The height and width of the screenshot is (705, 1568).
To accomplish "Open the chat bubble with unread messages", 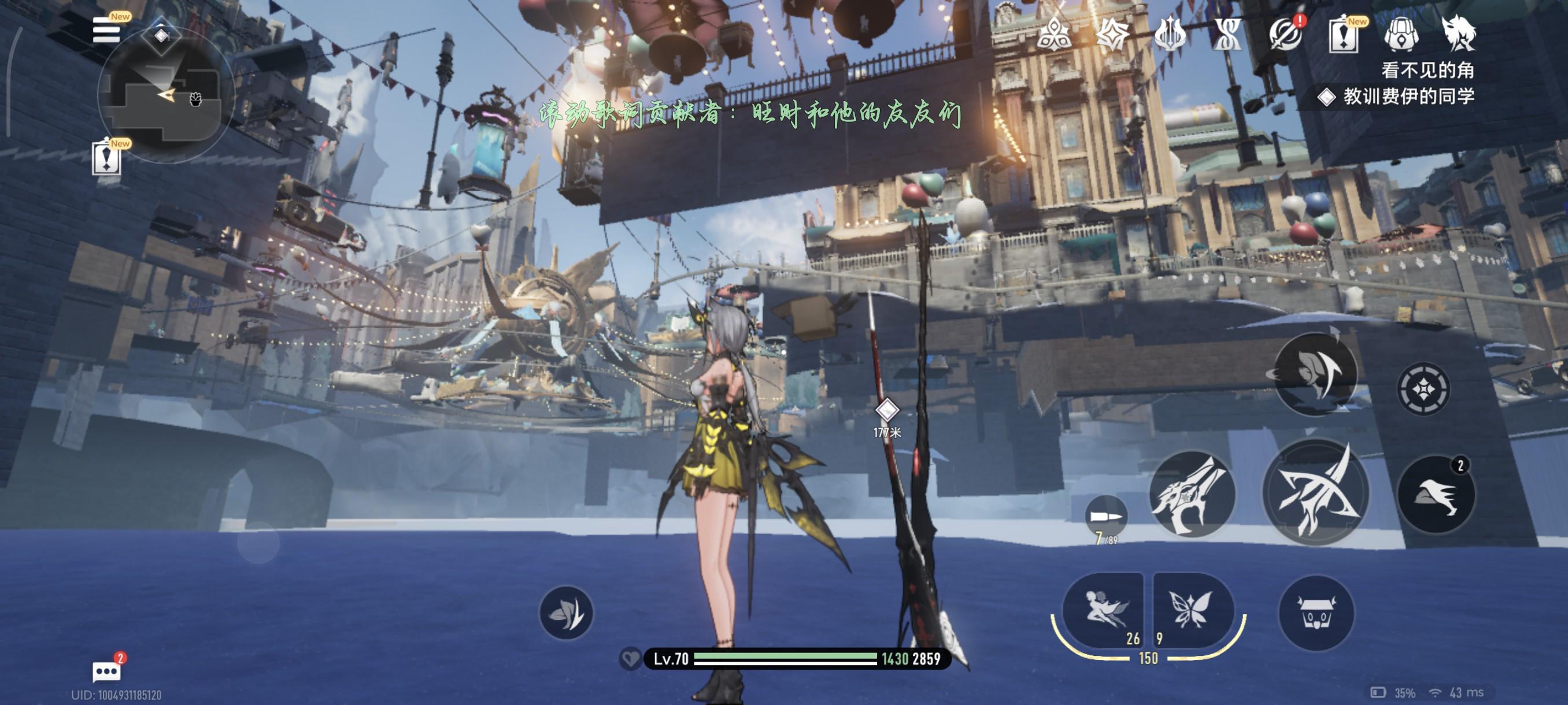I will 106,671.
